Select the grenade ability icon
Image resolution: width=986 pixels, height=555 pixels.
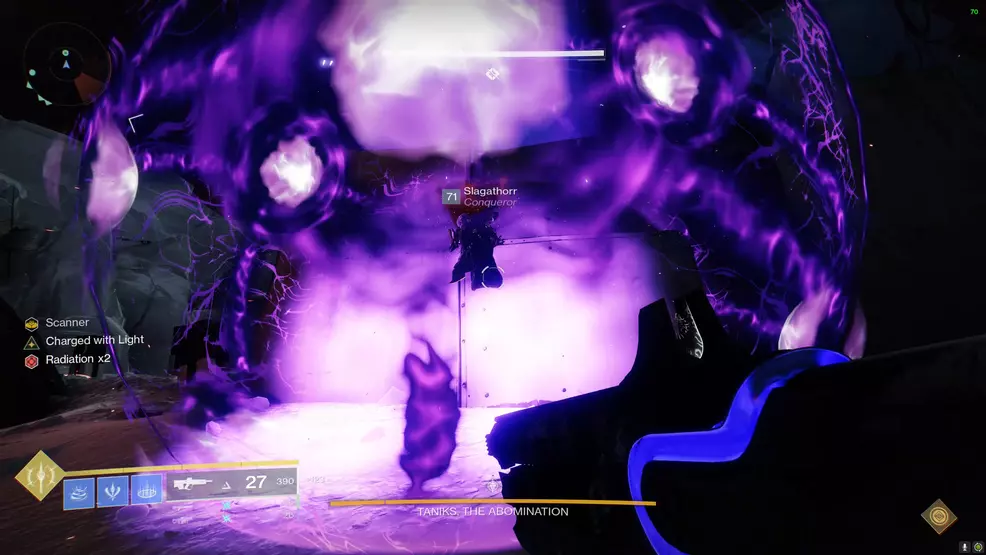tap(80, 491)
